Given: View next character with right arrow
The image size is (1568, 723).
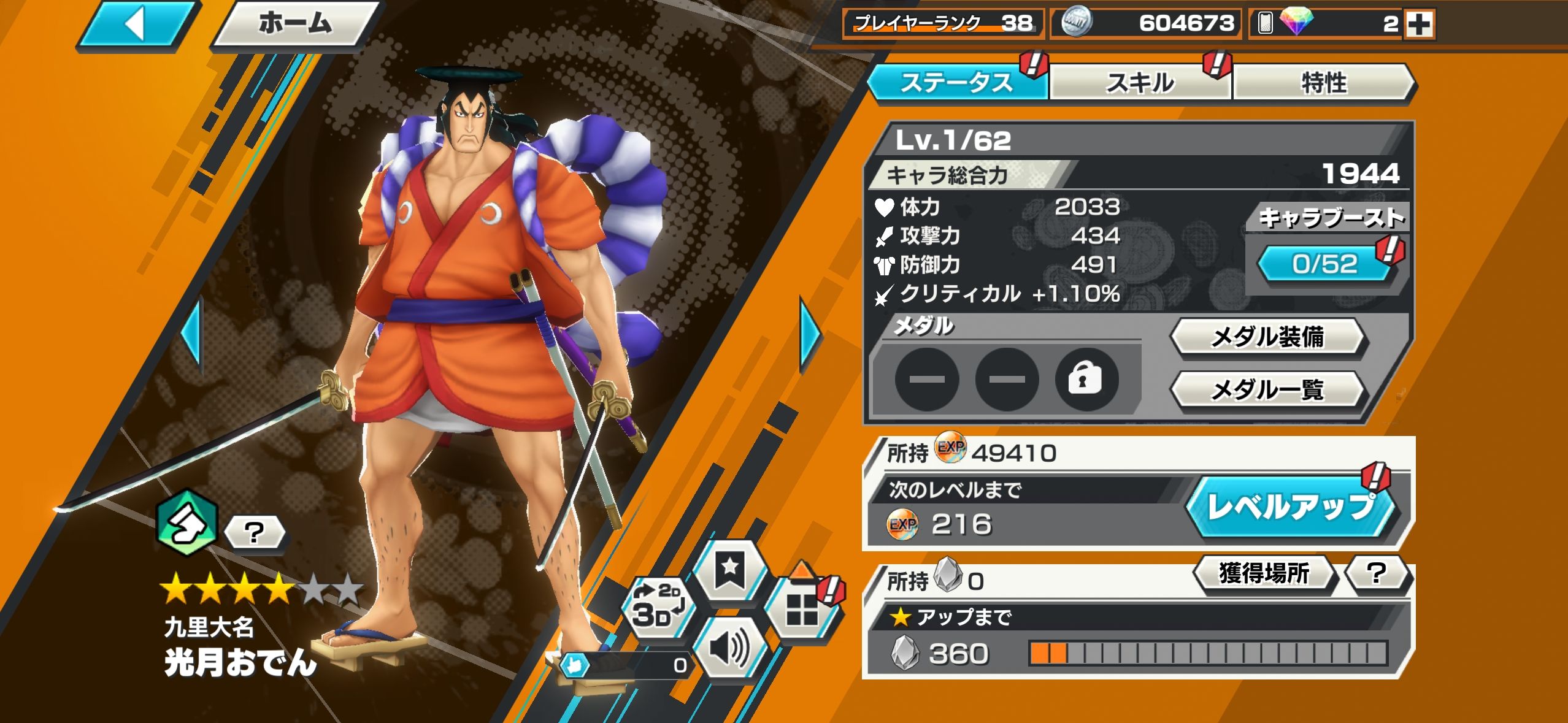Looking at the screenshot, I should point(810,335).
